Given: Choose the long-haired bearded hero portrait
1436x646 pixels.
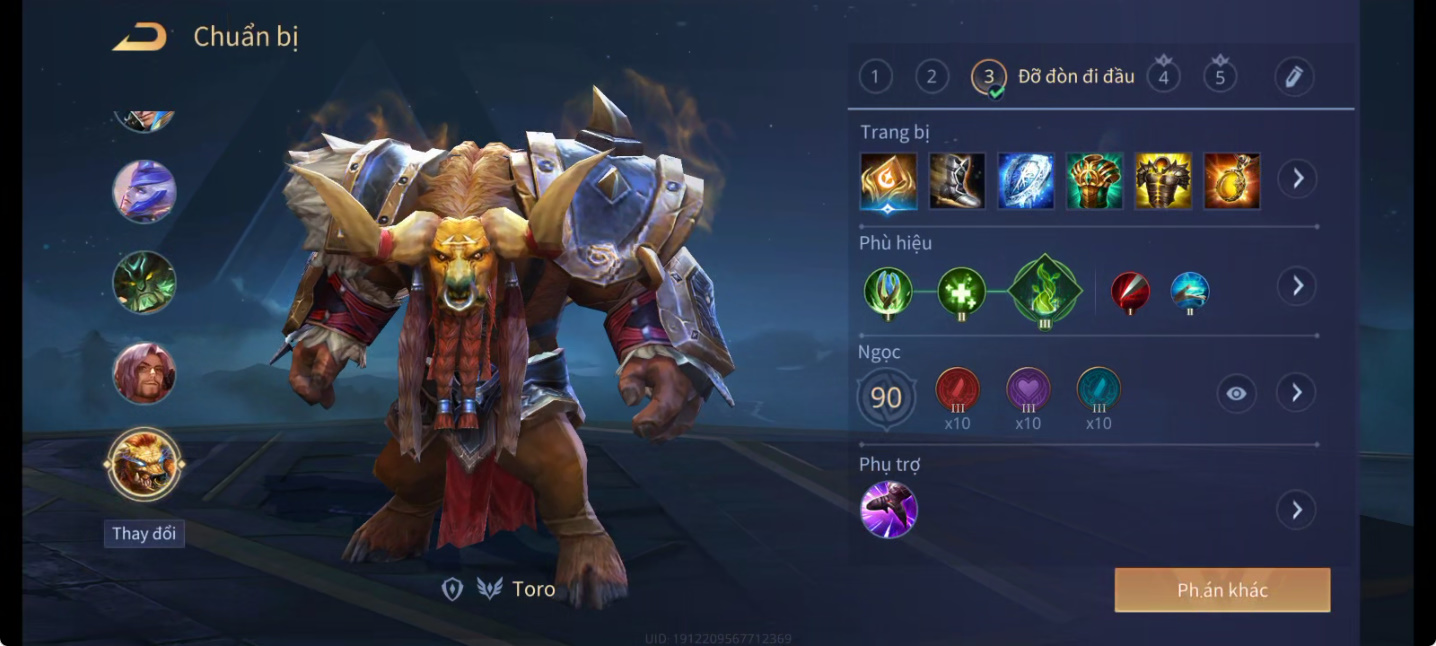Looking at the screenshot, I should 144,374.
